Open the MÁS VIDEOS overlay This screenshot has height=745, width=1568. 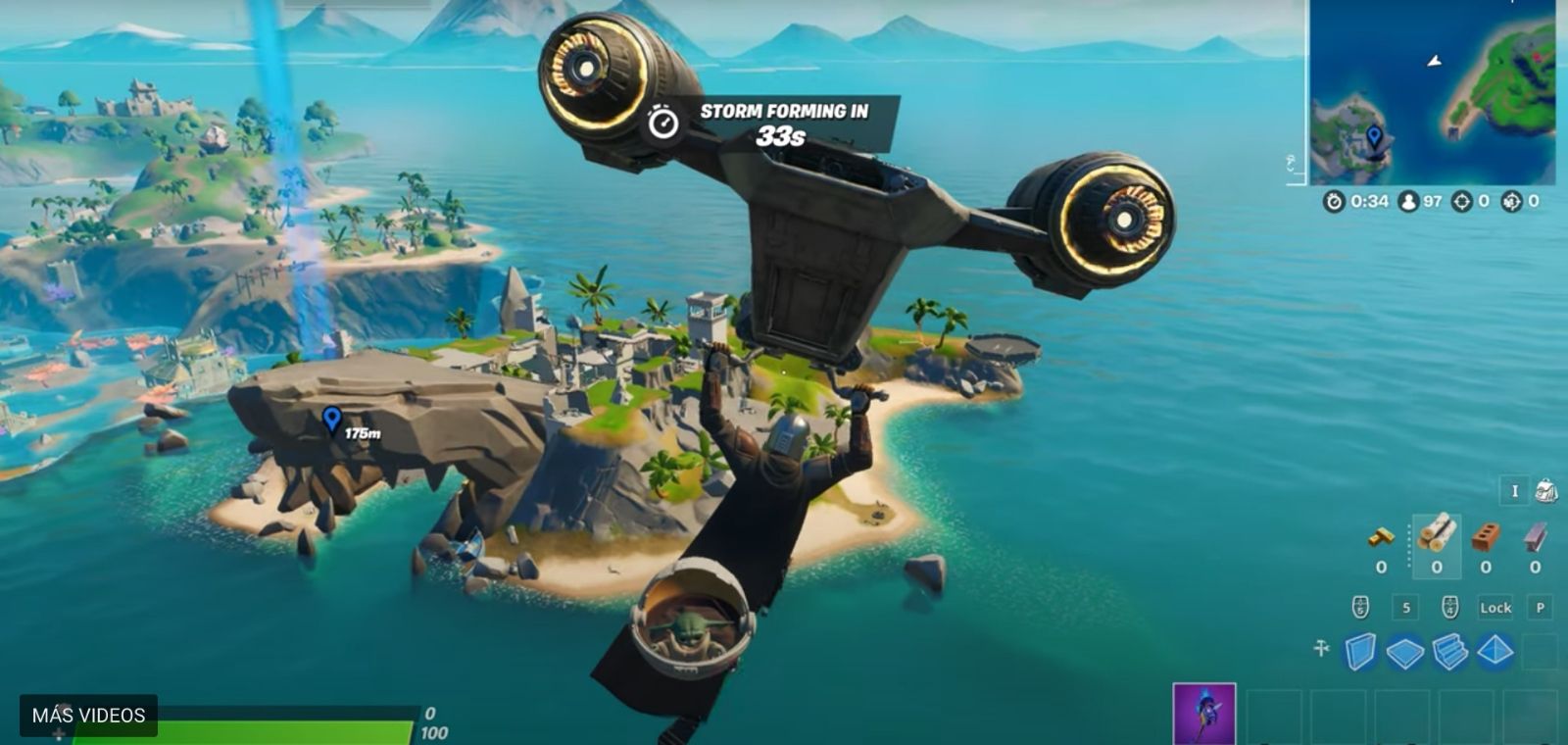pyautogui.click(x=88, y=716)
